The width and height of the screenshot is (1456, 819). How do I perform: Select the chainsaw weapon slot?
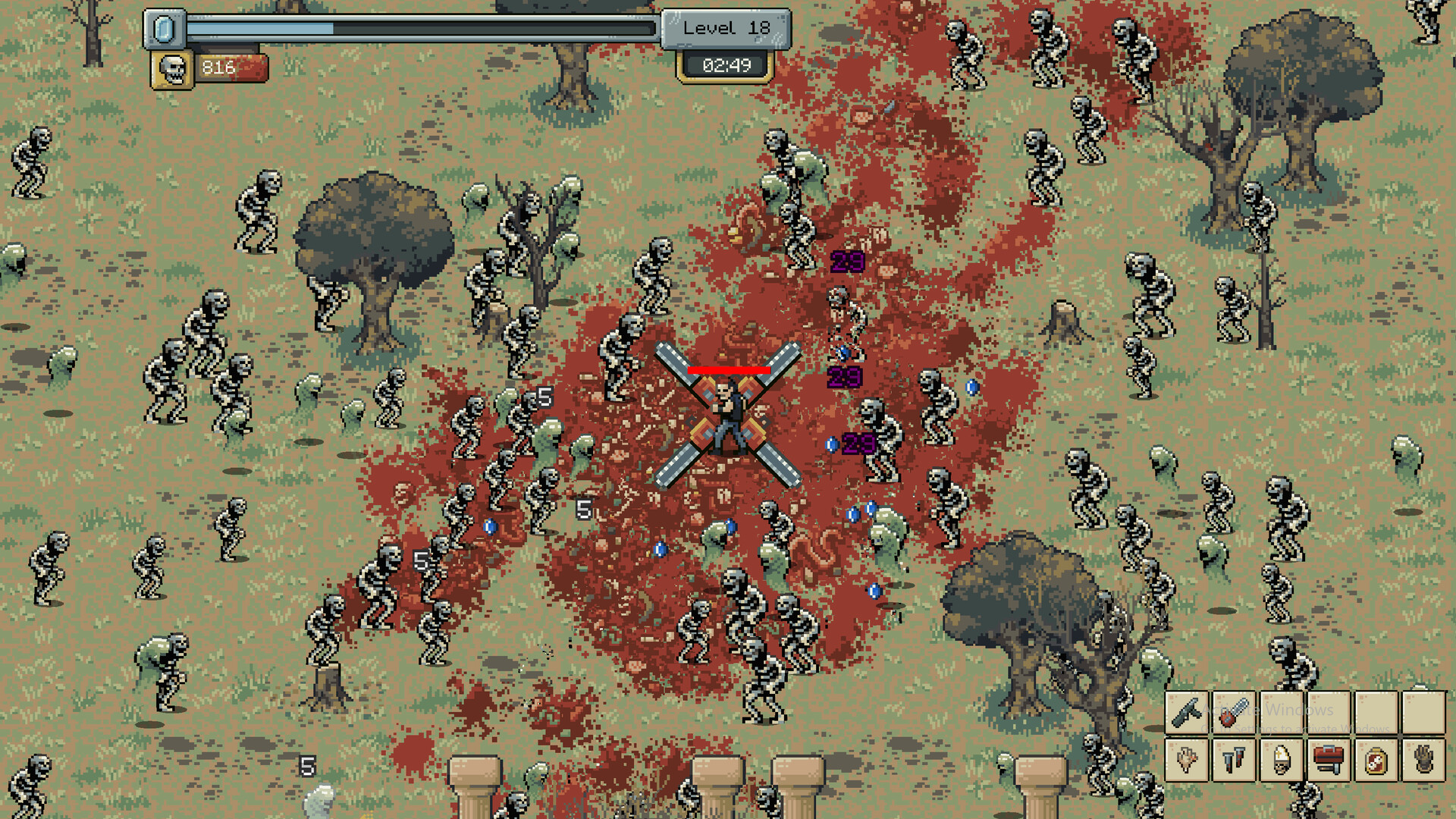click(x=1233, y=714)
